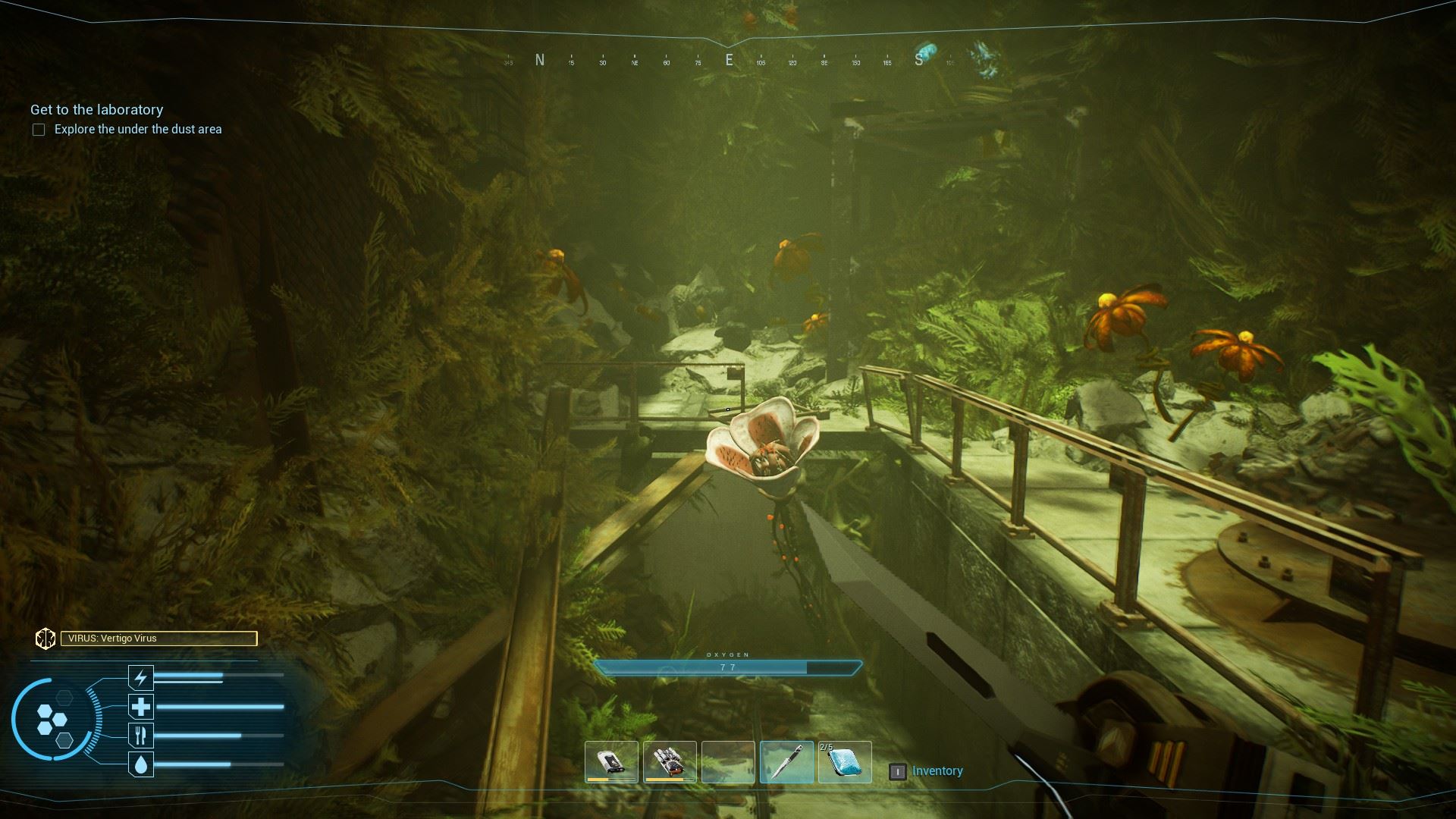Screen dimensions: 1456x819
Task: Click the lightning bolt energy icon
Action: click(141, 676)
